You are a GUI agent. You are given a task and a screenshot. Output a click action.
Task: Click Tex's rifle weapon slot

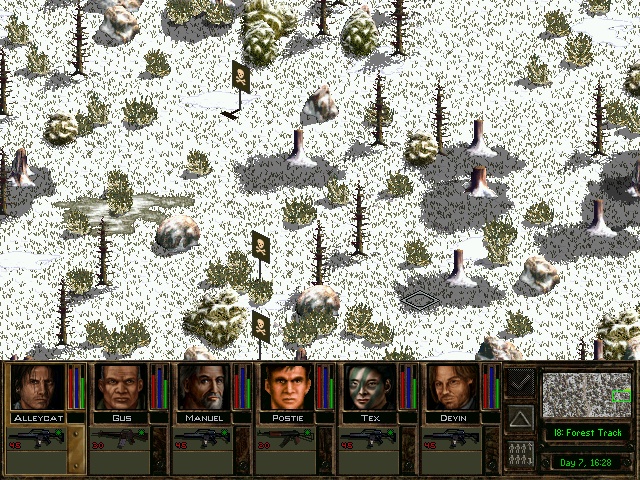(369, 438)
